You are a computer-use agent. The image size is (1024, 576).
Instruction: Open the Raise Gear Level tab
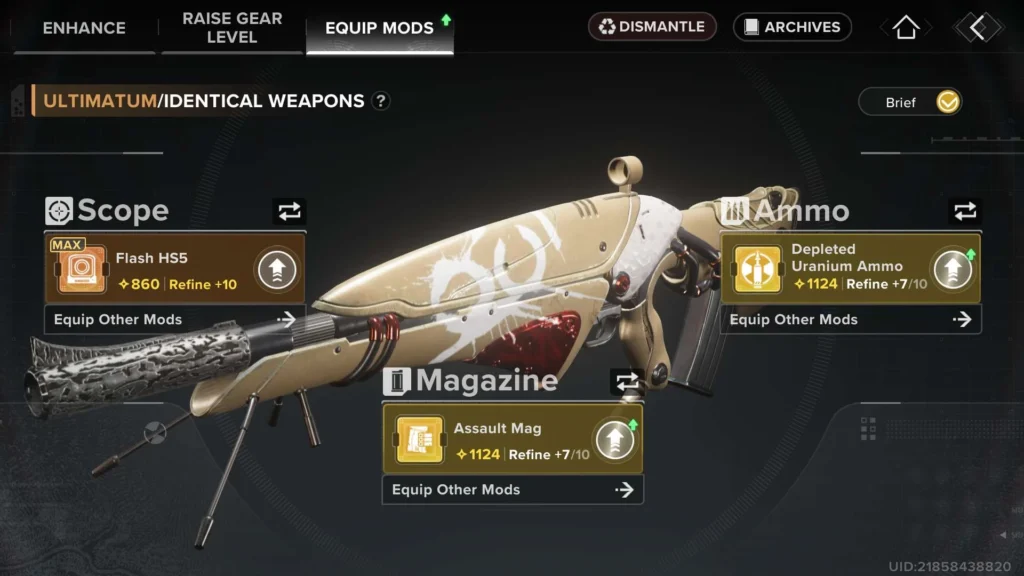(232, 28)
